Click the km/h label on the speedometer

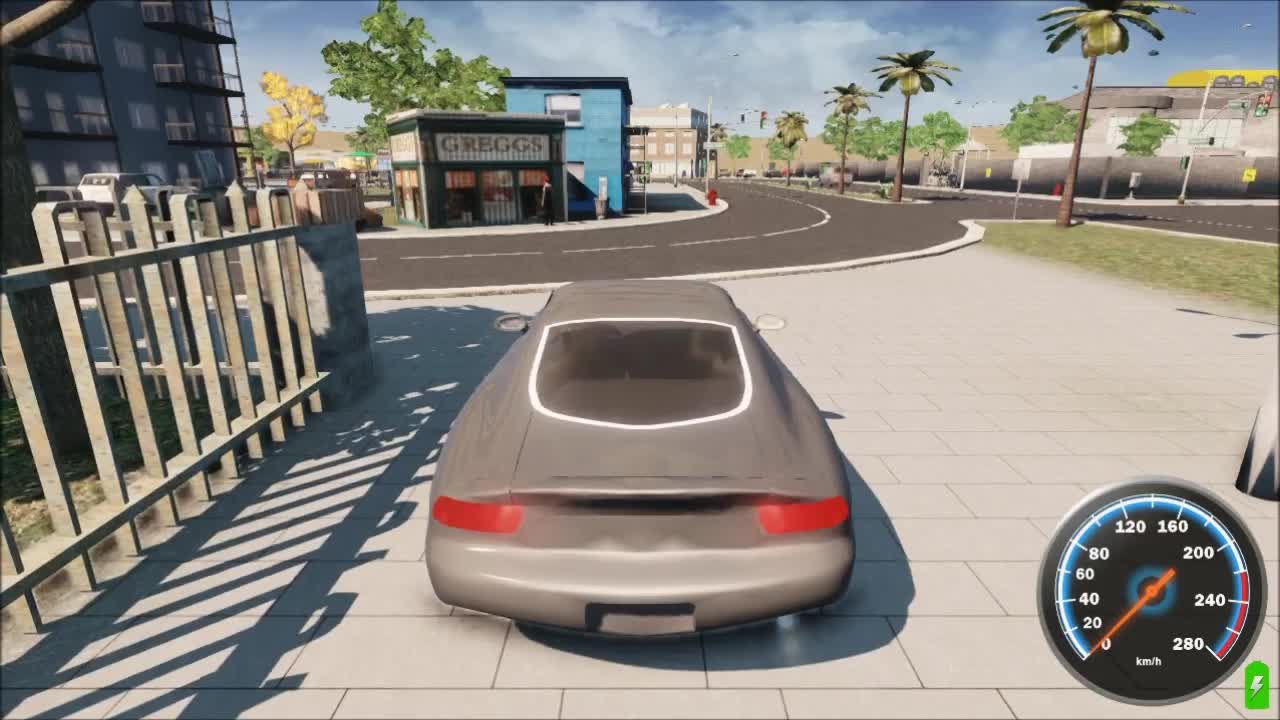[1148, 662]
